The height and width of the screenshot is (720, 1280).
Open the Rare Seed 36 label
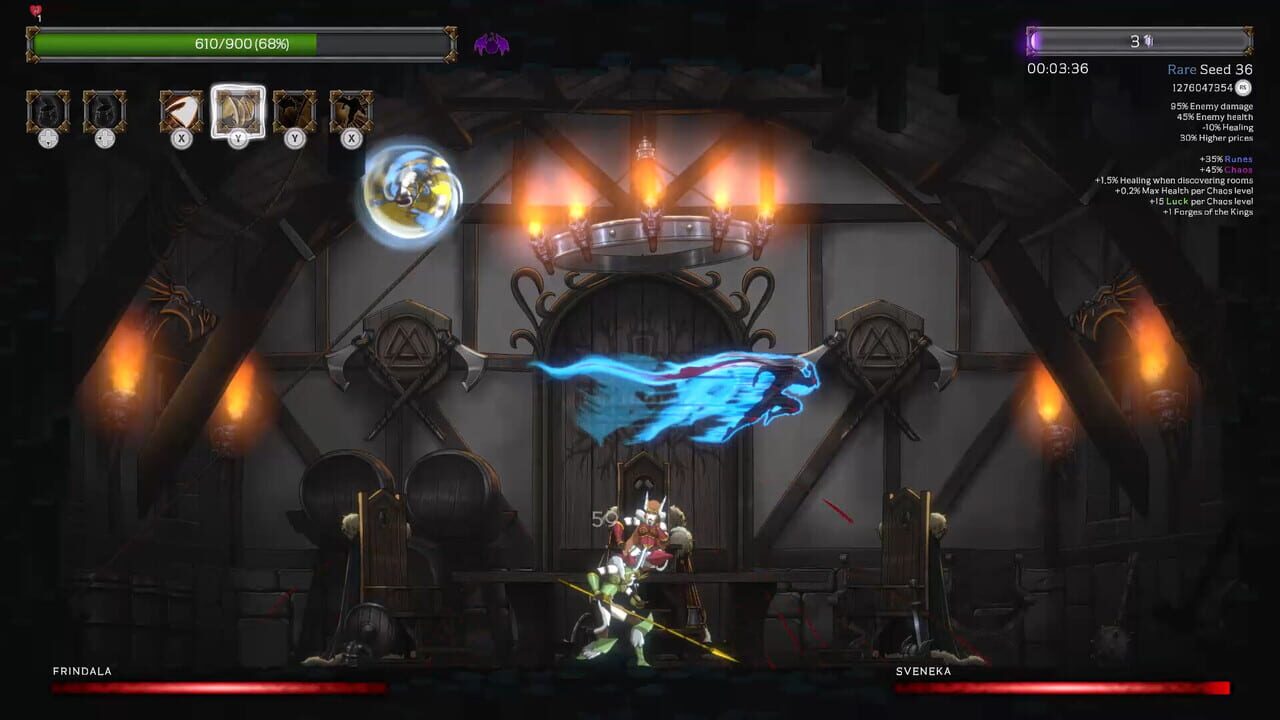point(1209,69)
